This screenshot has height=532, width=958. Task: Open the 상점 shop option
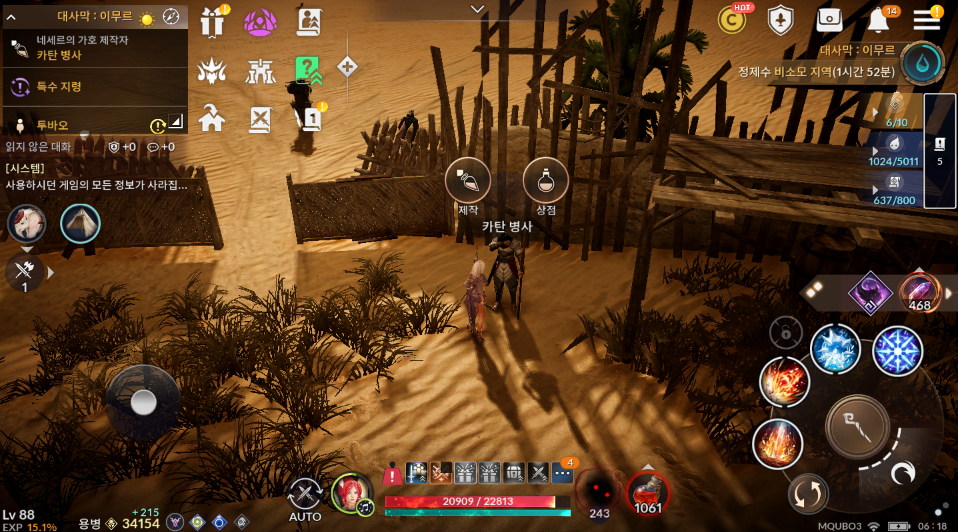point(546,181)
